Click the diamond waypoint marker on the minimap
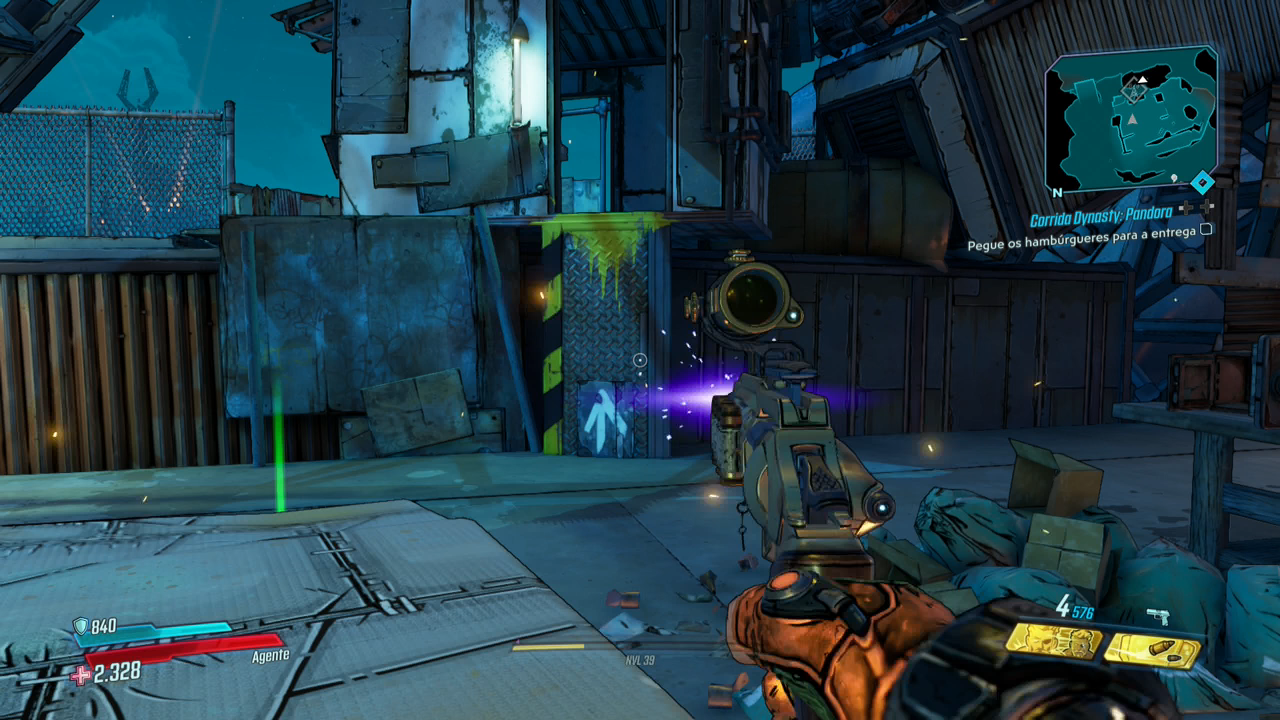Image resolution: width=1280 pixels, height=720 pixels. tap(1134, 92)
